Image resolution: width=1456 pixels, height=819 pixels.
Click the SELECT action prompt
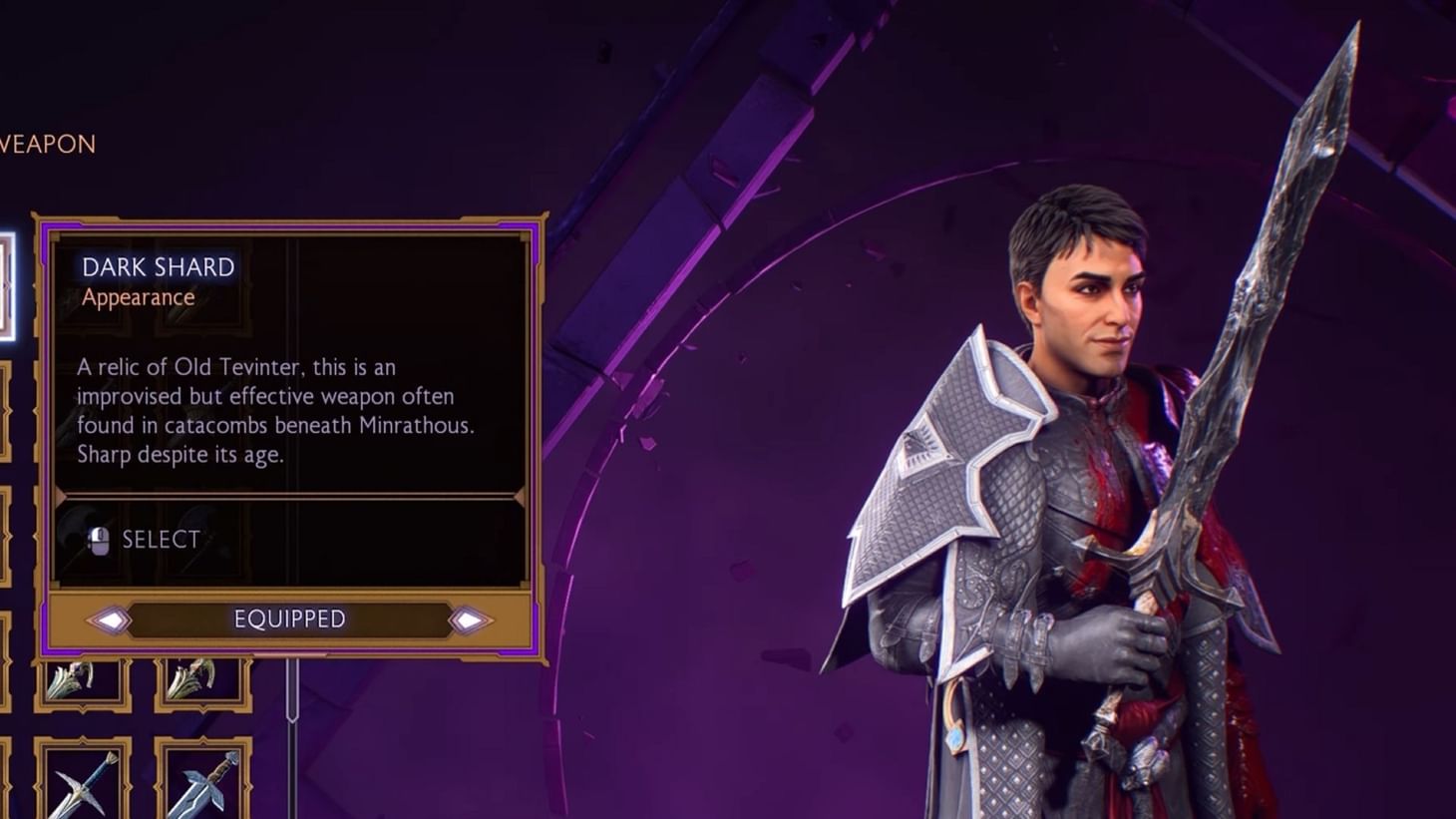160,540
